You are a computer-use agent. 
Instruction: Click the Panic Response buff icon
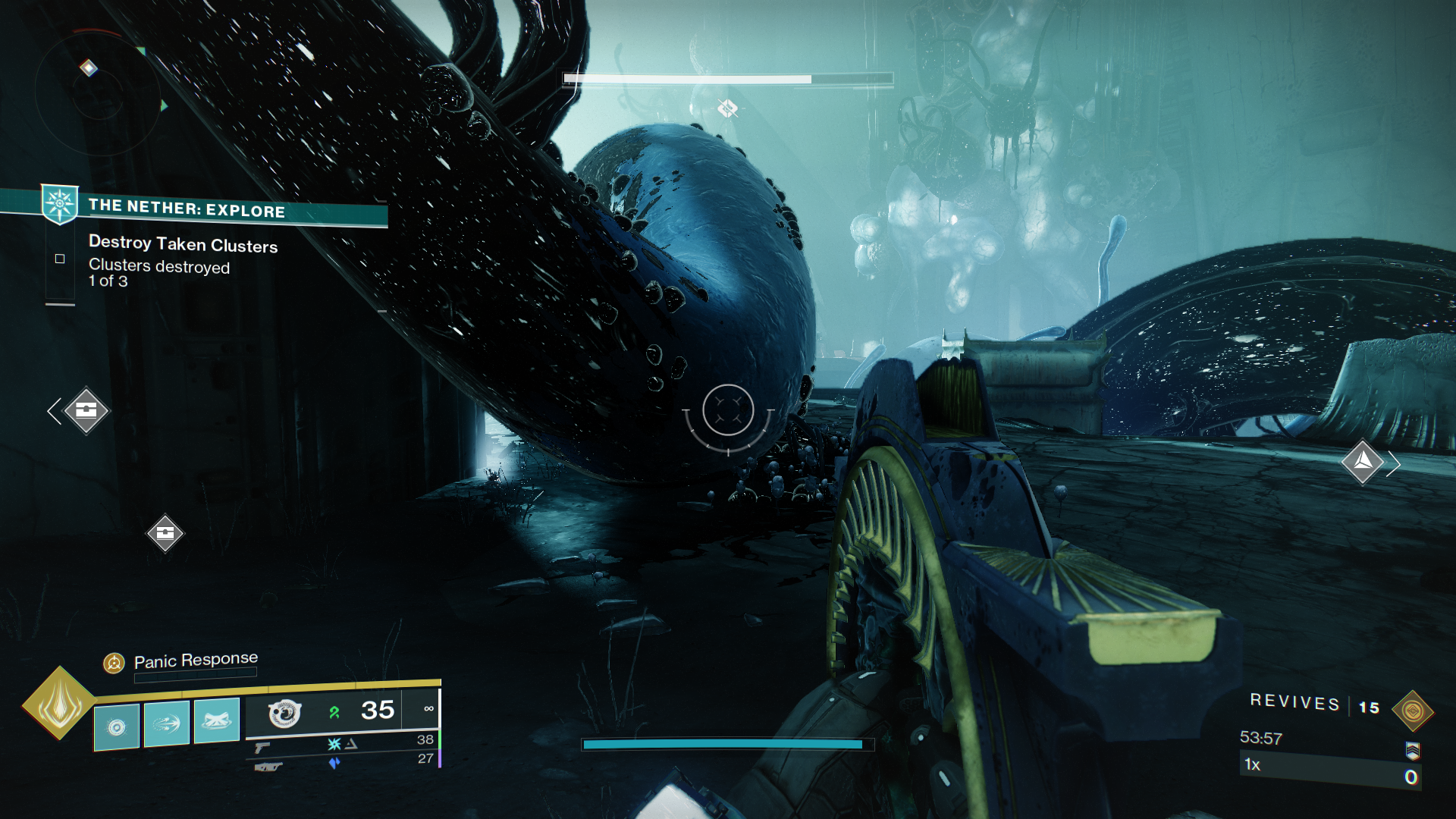click(x=112, y=661)
